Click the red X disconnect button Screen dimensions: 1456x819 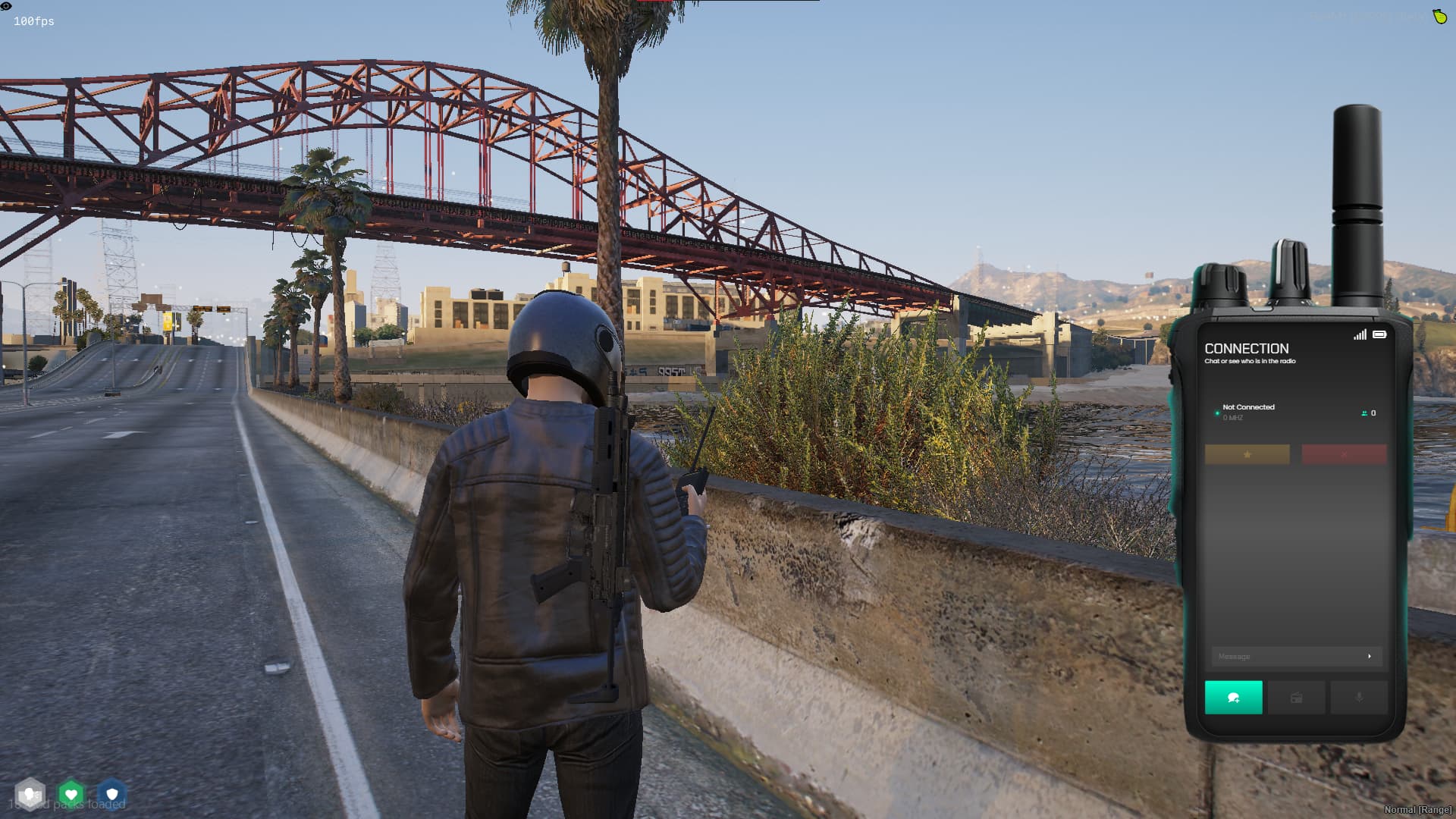pos(1344,454)
